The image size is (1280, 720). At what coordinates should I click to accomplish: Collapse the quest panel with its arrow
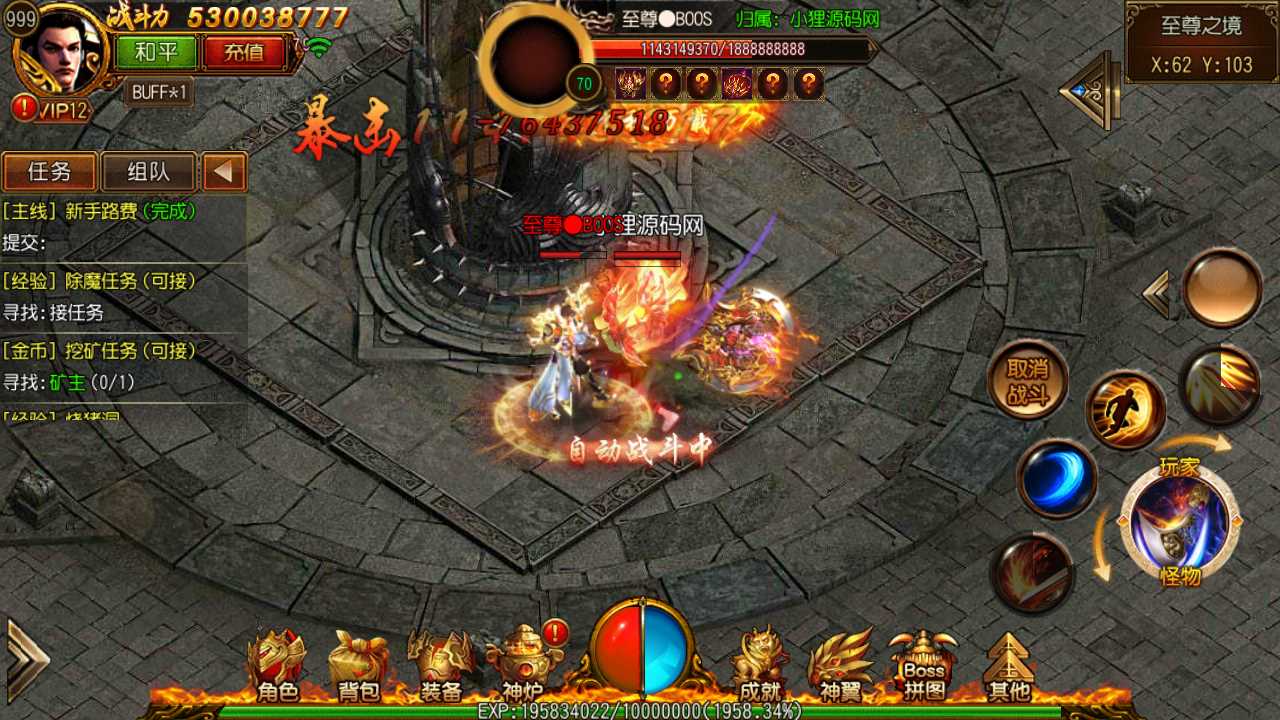[x=223, y=171]
